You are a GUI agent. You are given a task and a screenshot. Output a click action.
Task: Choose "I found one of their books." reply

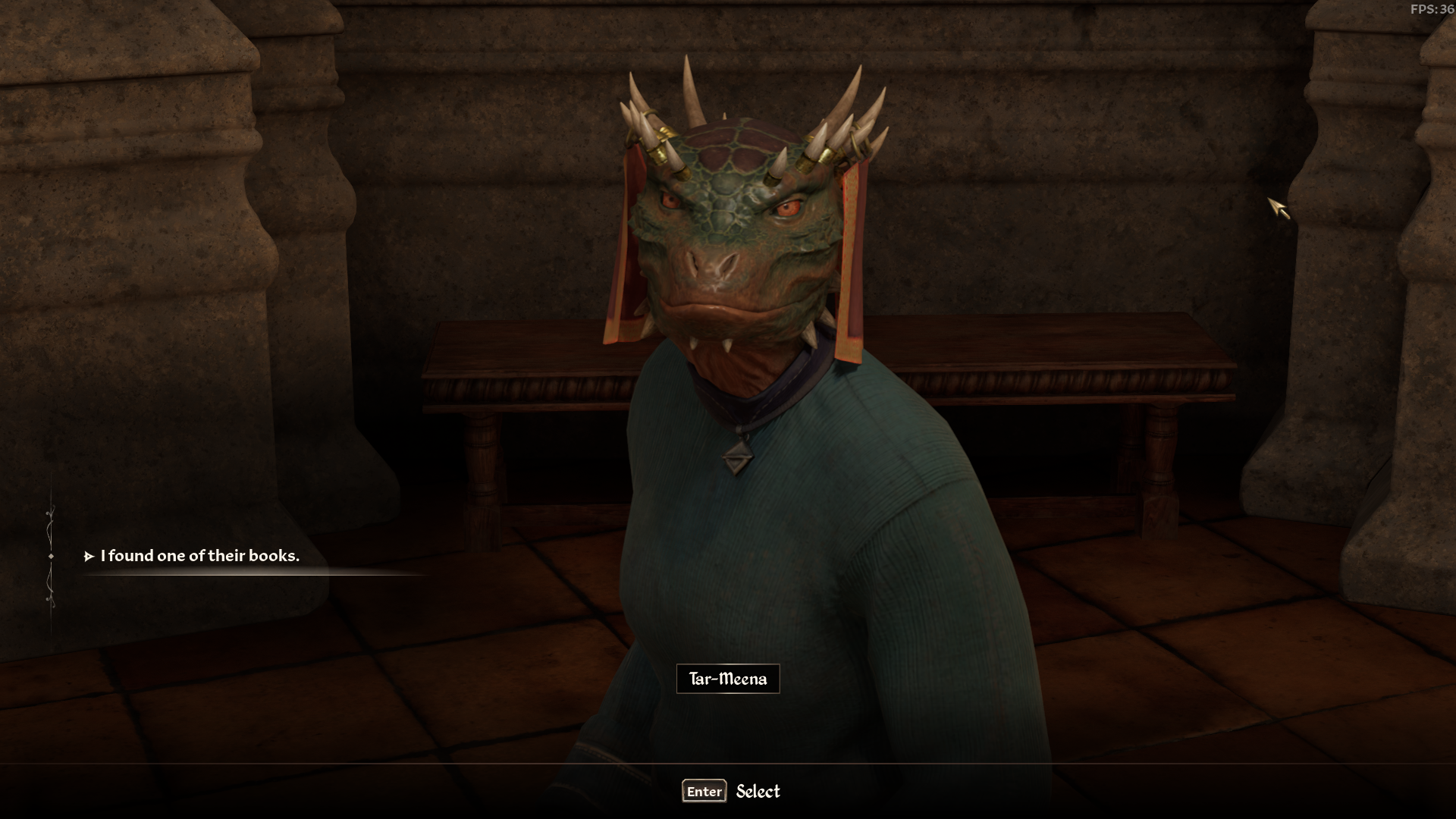tap(199, 556)
